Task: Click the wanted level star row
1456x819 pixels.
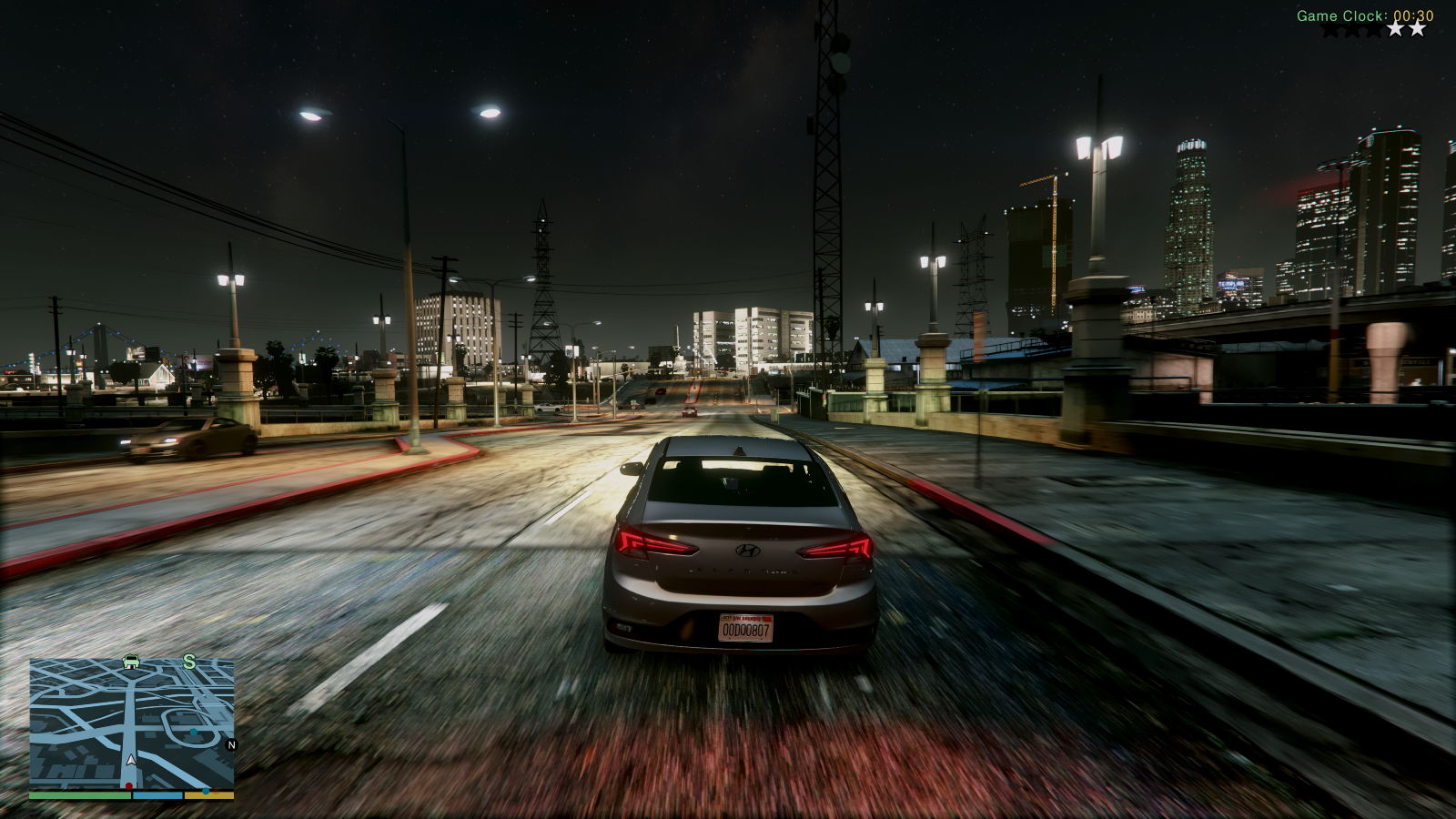Action: coord(1374,30)
